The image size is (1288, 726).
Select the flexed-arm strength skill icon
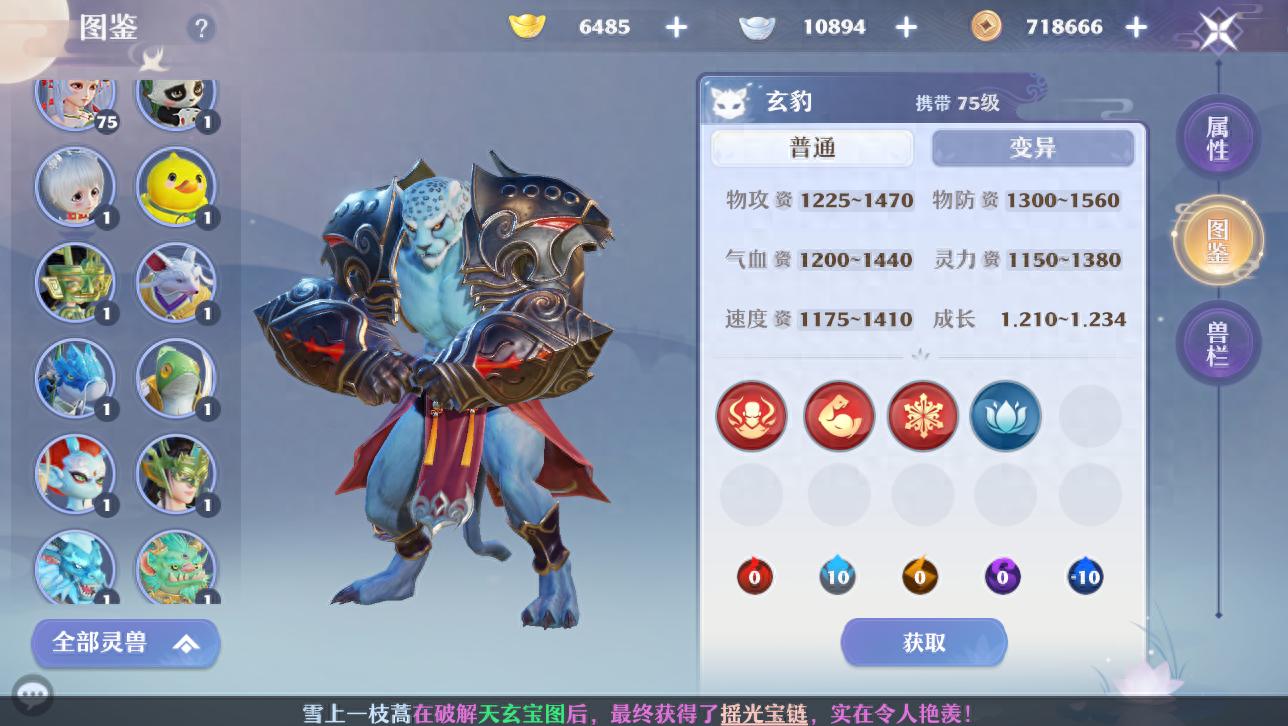click(x=838, y=416)
